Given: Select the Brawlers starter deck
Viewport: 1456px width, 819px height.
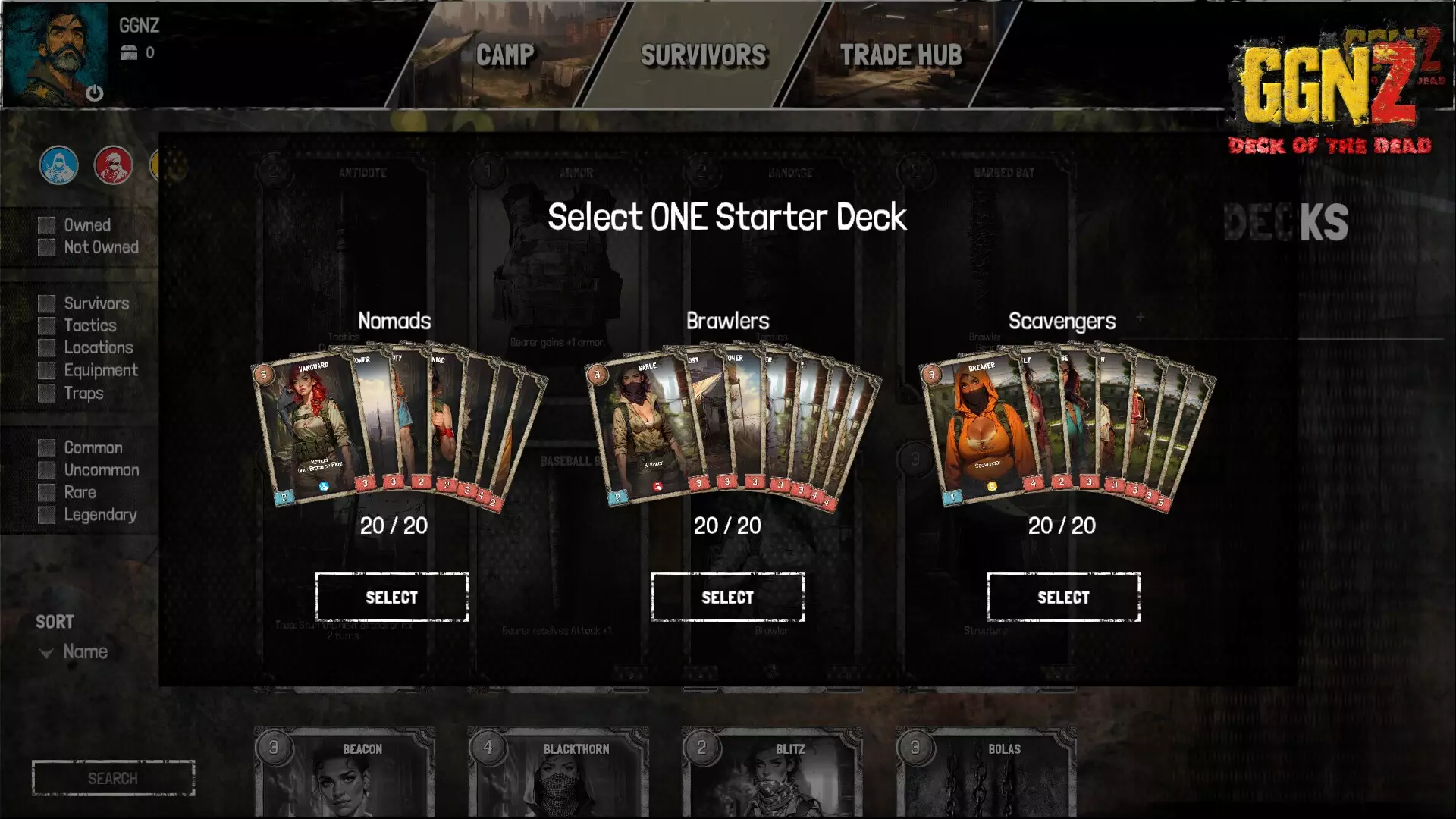Looking at the screenshot, I should tap(727, 597).
